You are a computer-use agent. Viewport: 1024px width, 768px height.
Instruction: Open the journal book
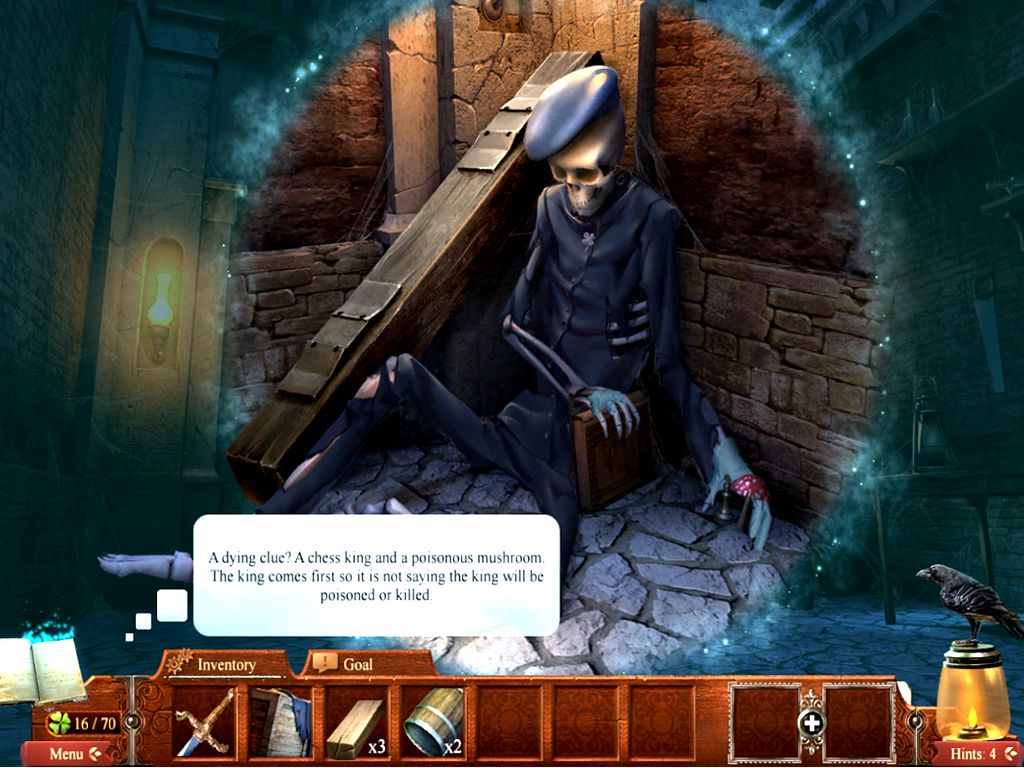tap(45, 670)
